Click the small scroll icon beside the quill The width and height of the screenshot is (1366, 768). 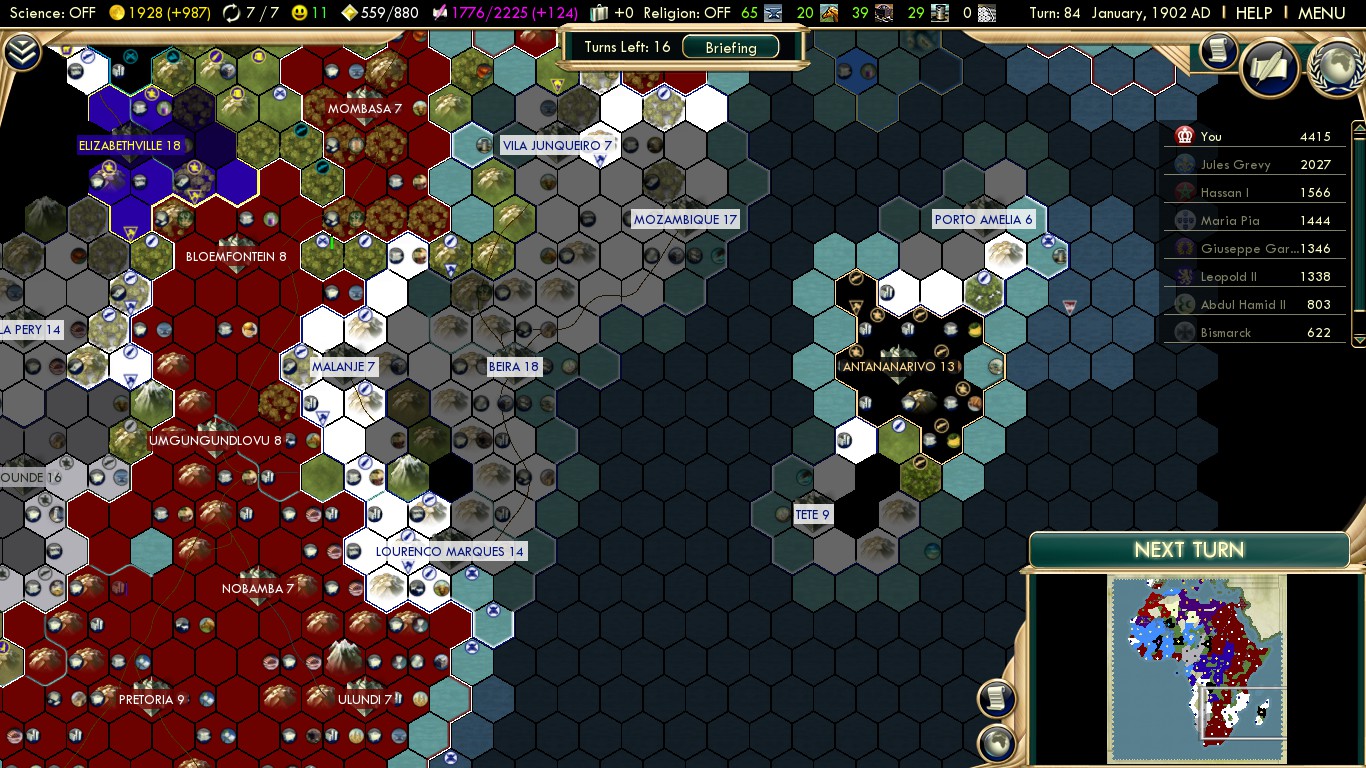pyautogui.click(x=1218, y=51)
